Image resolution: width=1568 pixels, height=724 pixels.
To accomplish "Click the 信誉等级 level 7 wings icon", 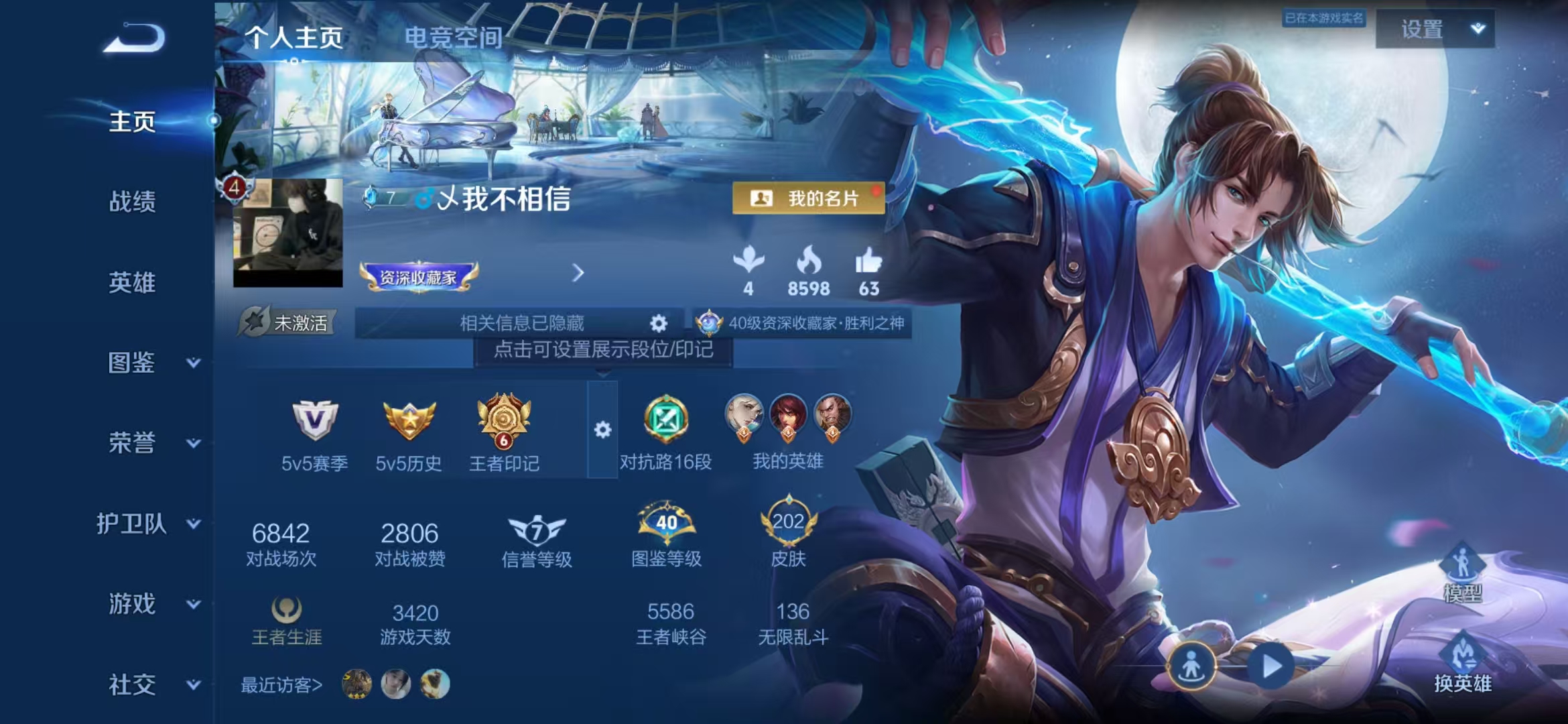I will click(535, 530).
